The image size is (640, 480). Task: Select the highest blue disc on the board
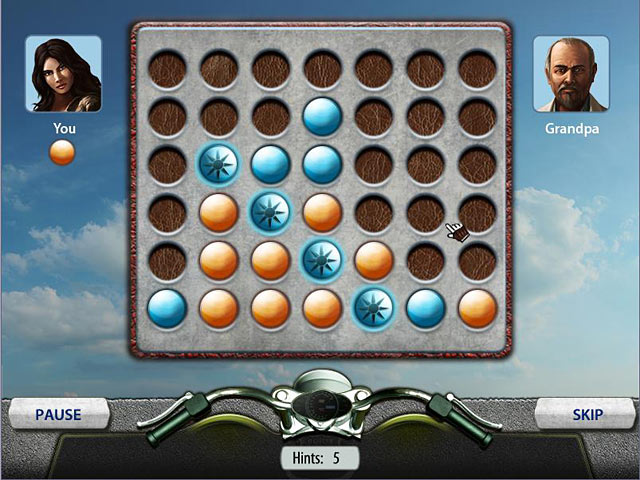(321, 116)
